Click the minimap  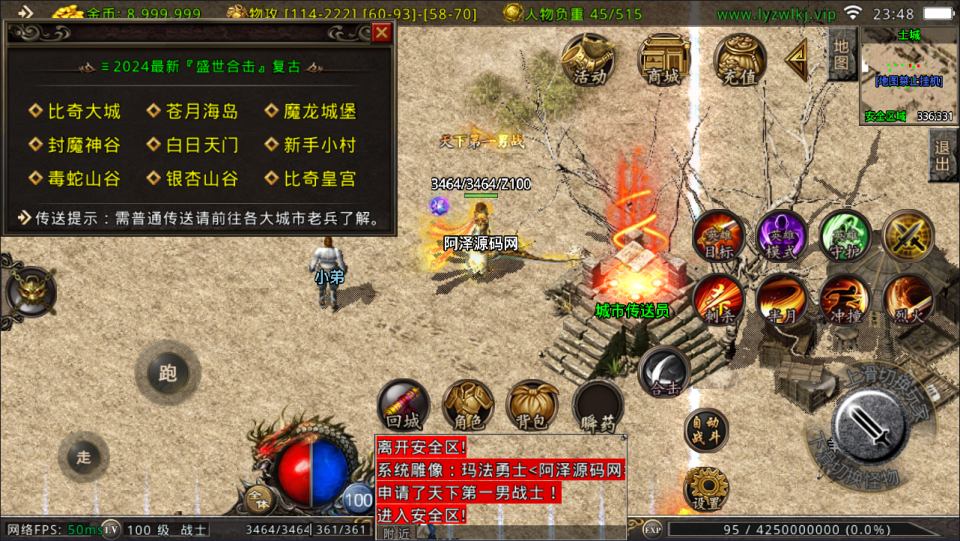(908, 75)
